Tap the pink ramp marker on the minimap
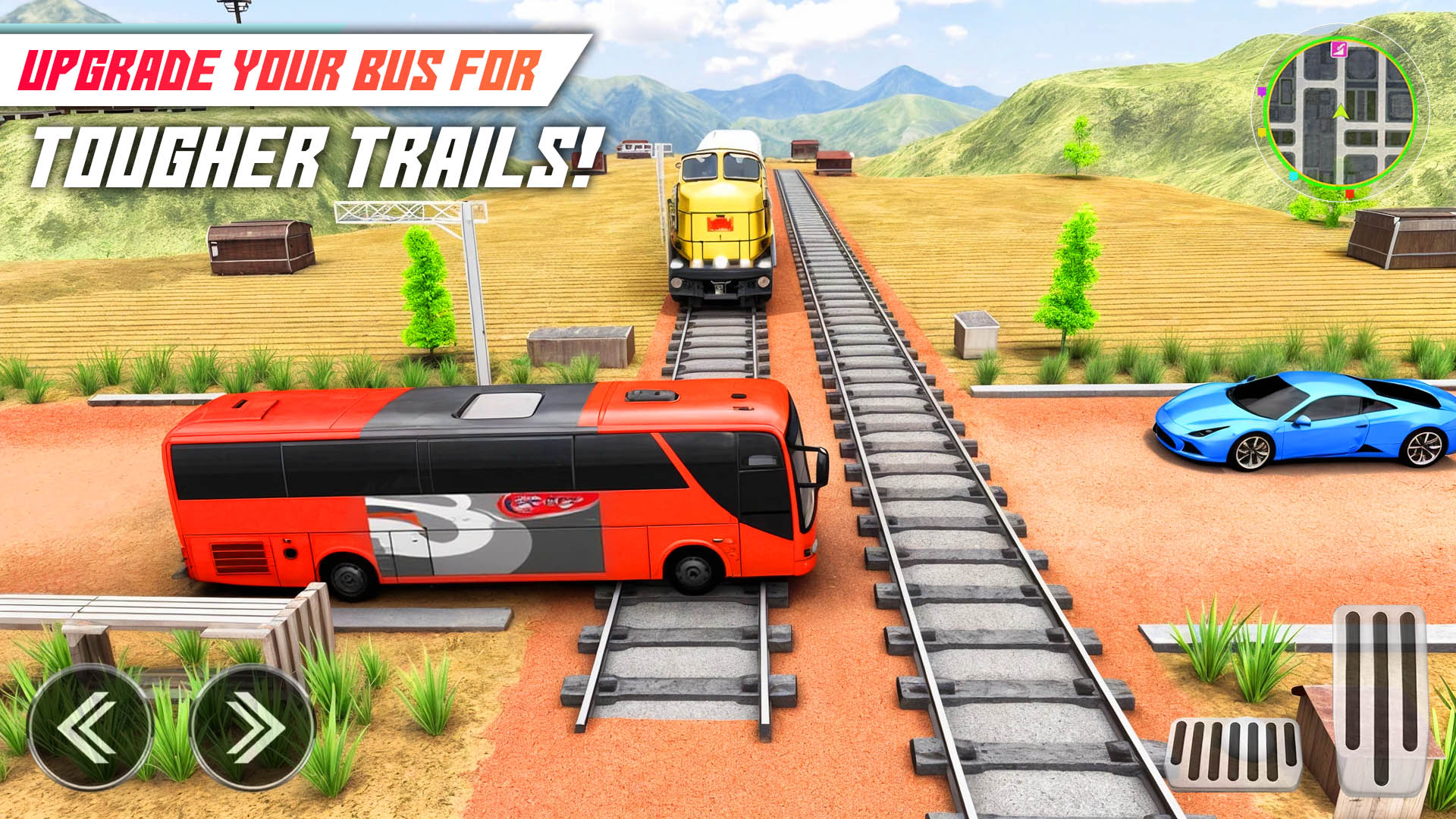 coord(1339,50)
